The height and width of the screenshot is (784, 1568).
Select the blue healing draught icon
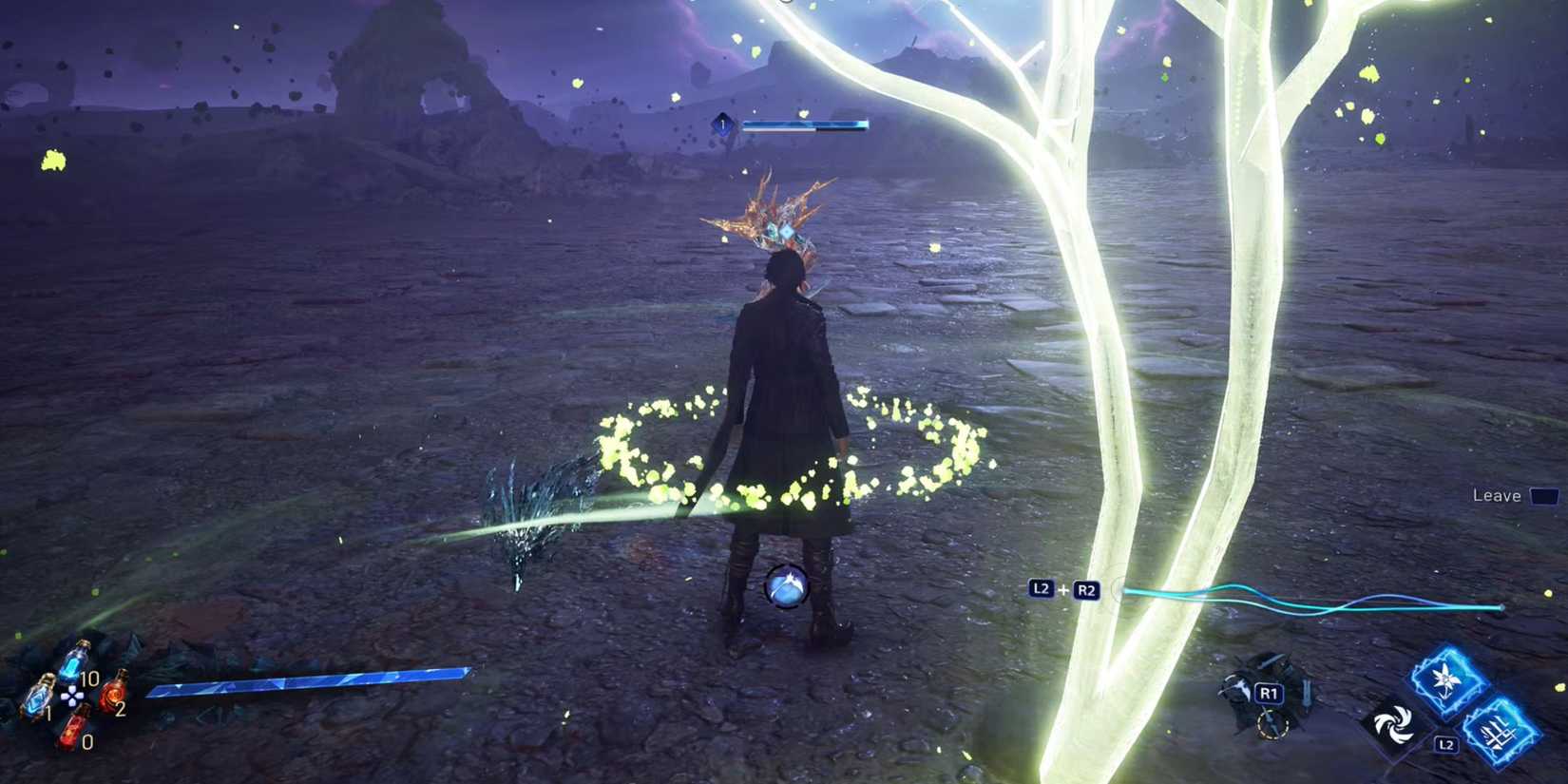[x=72, y=662]
